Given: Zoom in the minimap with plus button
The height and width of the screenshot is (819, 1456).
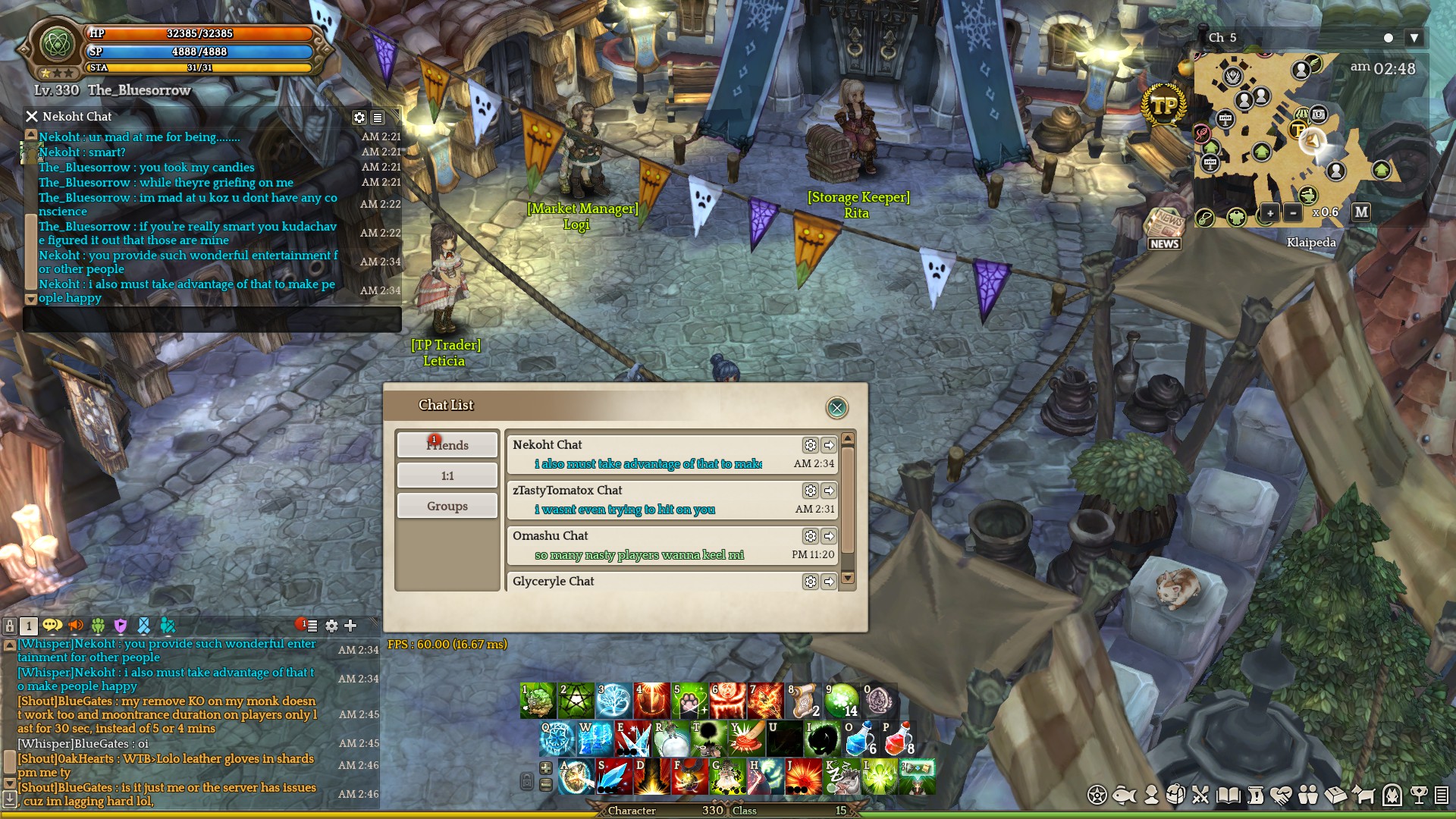Looking at the screenshot, I should click(1270, 213).
